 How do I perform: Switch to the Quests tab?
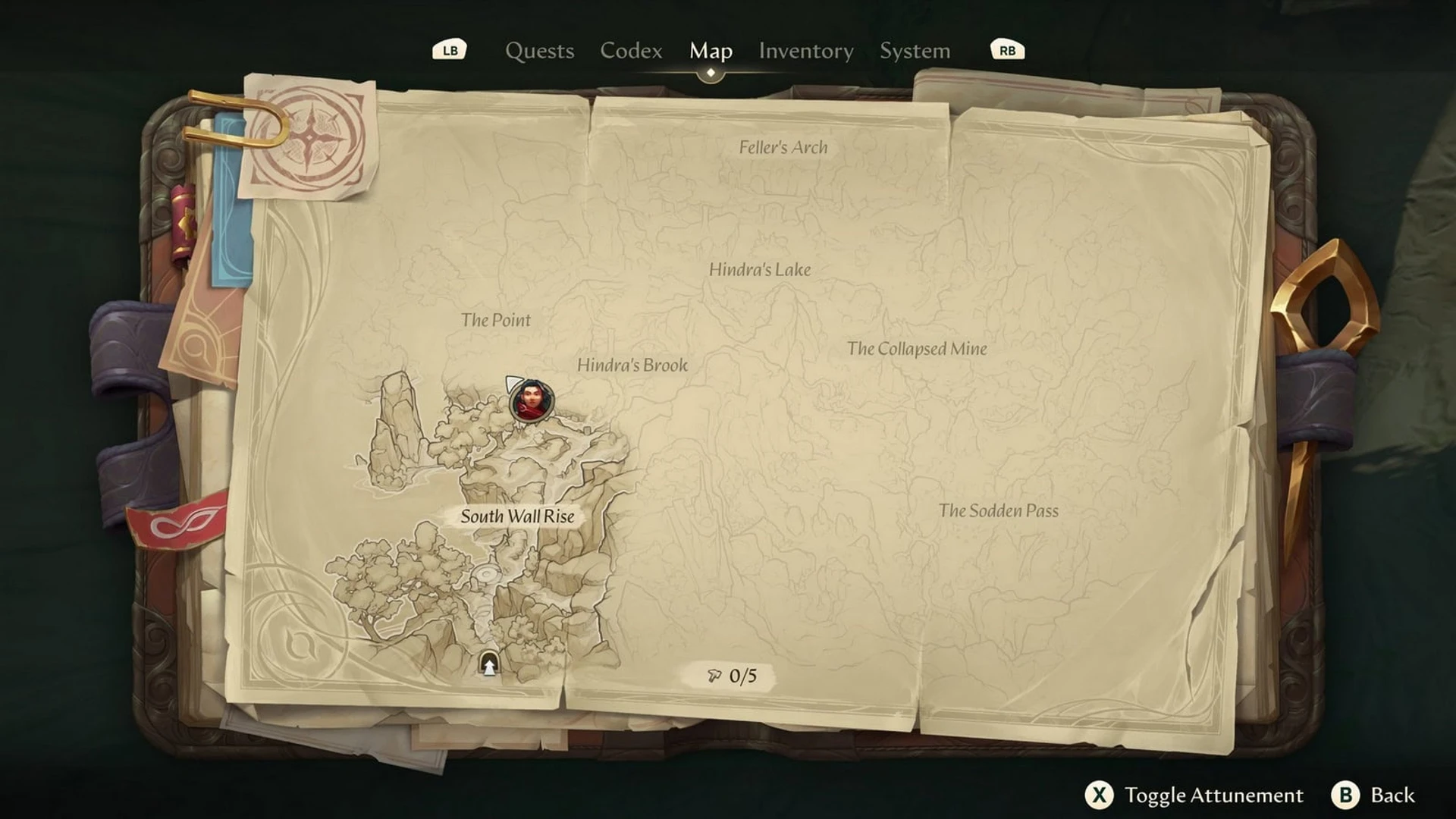point(539,51)
